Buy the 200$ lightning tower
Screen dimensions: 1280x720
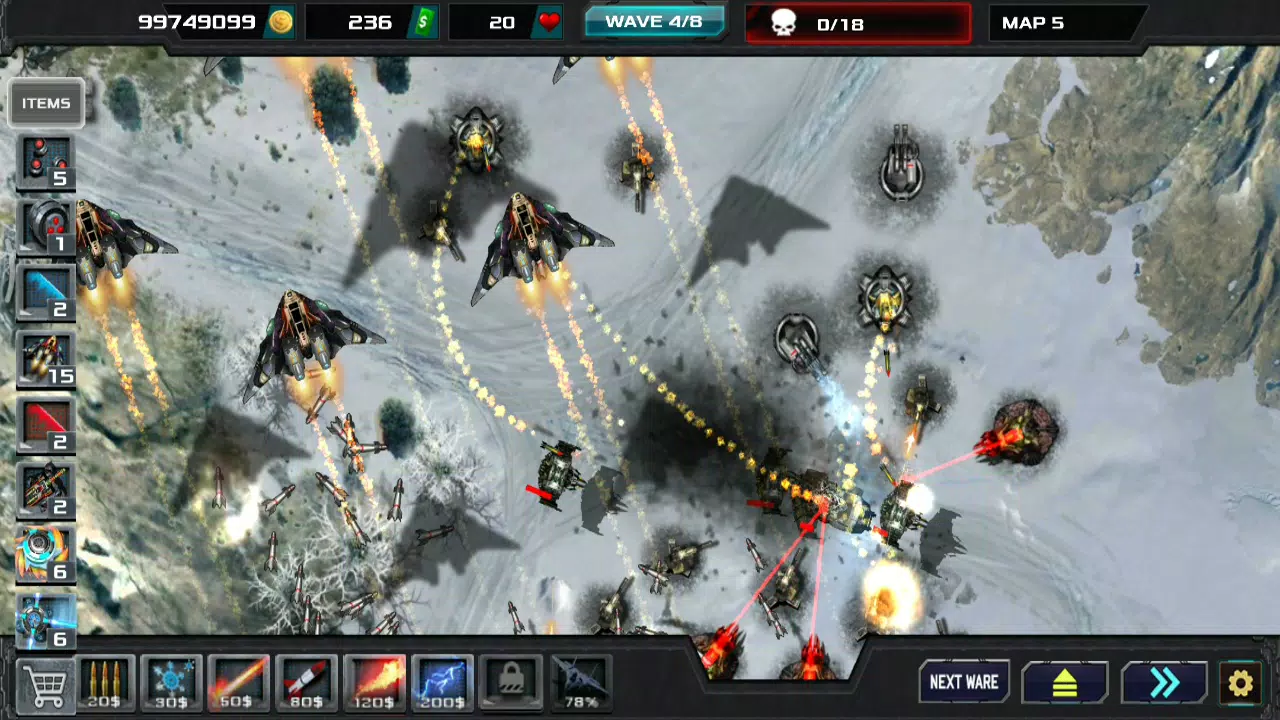[442, 685]
